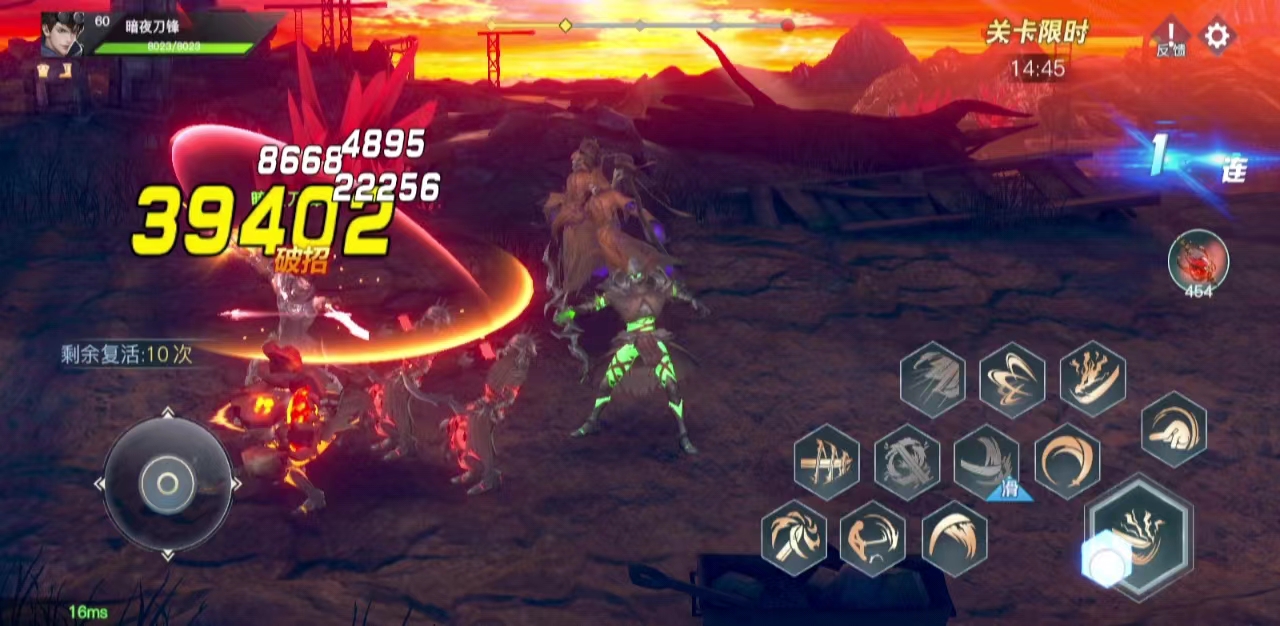This screenshot has width=1280, height=626.
Task: Open the 暗夜刀锋 character portrait
Action: (x=62, y=34)
